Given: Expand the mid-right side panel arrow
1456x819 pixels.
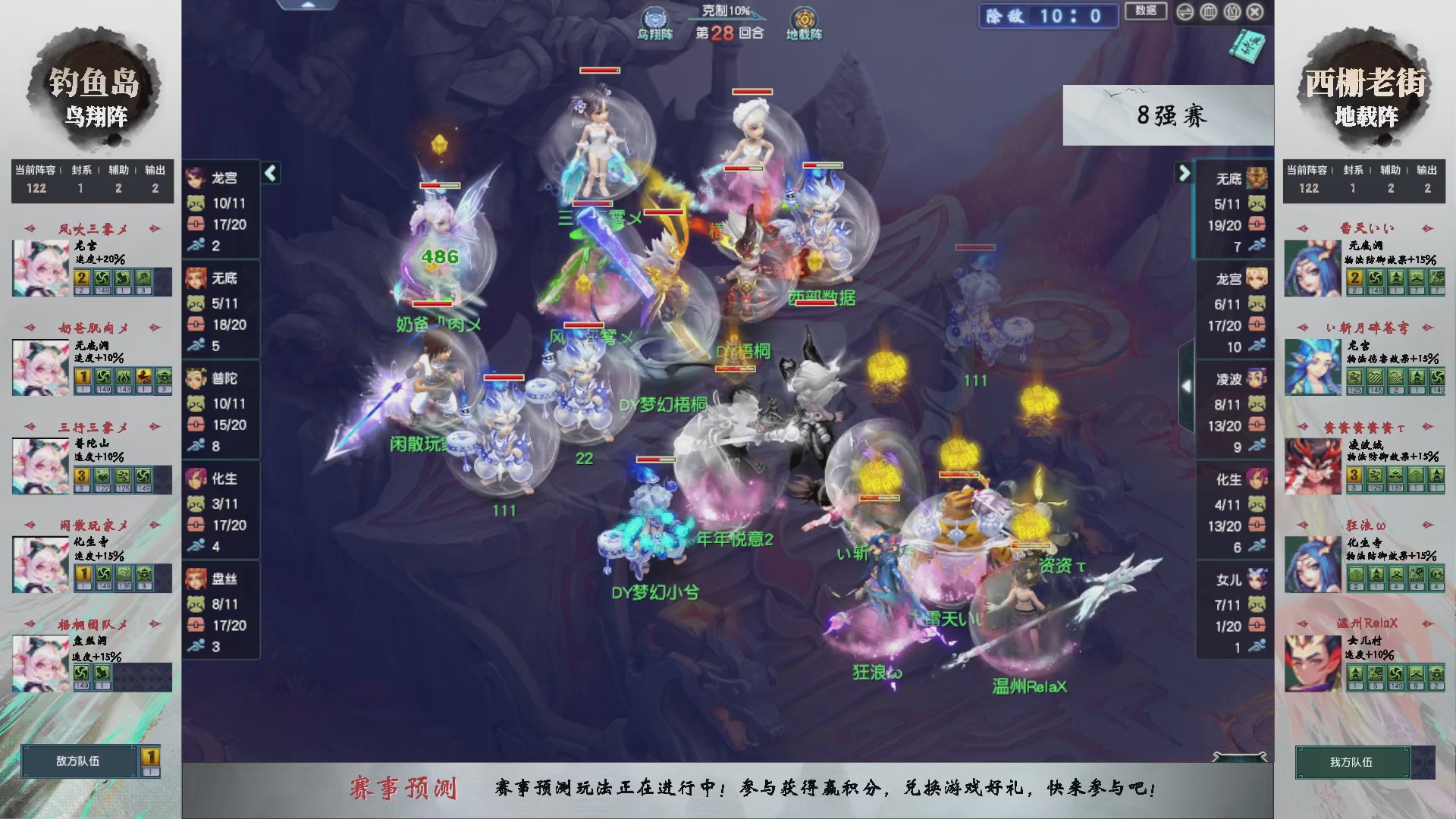Looking at the screenshot, I should (1187, 385).
